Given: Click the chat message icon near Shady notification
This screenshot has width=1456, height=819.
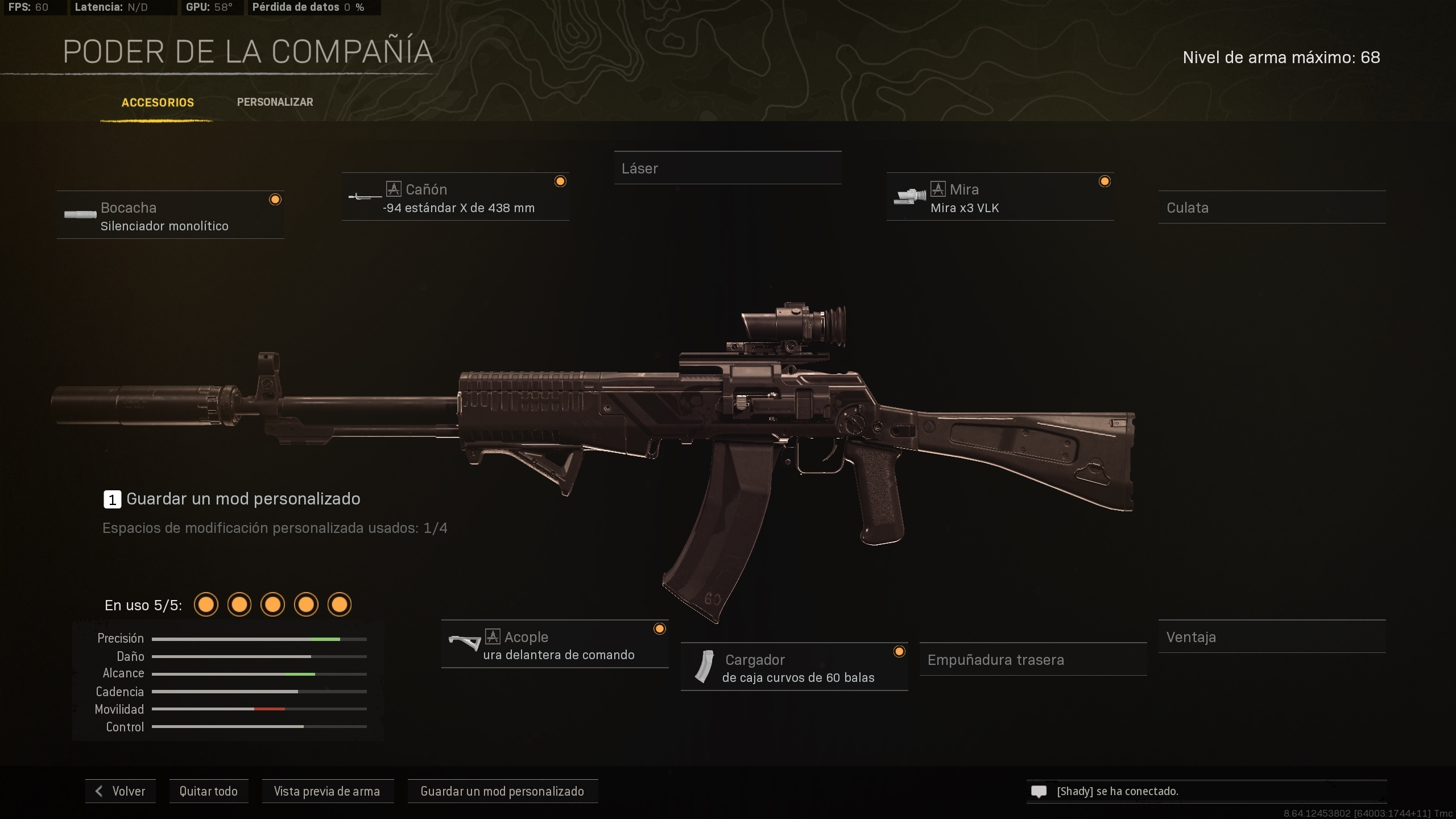Looking at the screenshot, I should 1039,791.
